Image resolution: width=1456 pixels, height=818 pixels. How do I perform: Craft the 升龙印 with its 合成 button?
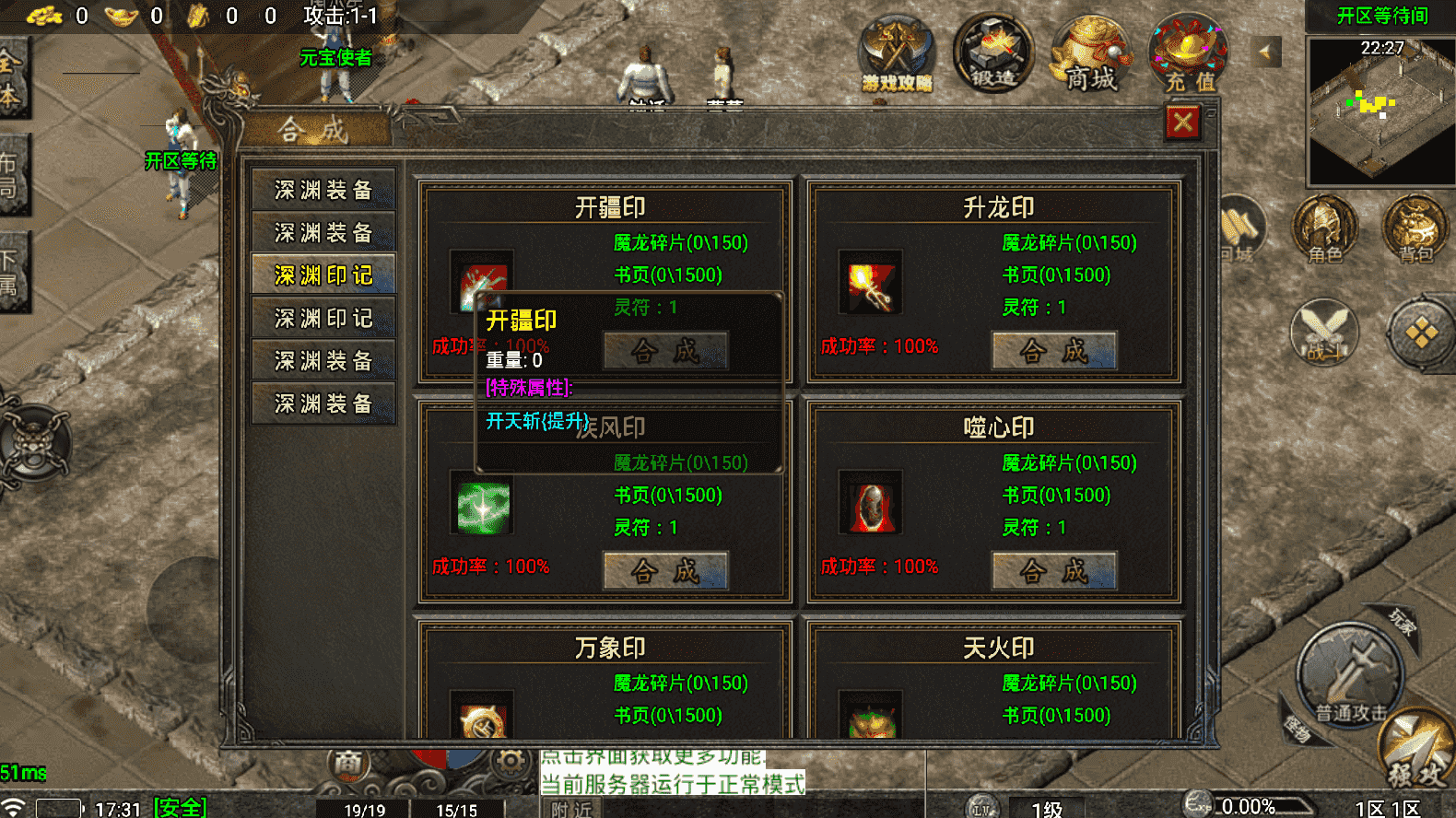coord(1054,351)
